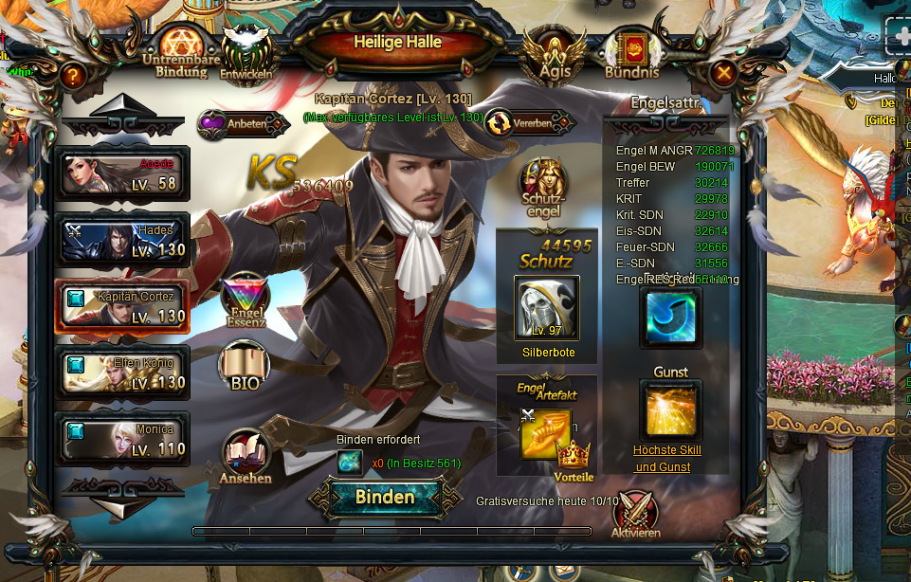Select the Silberbote guardian slot
The height and width of the screenshot is (582, 911).
coord(546,308)
